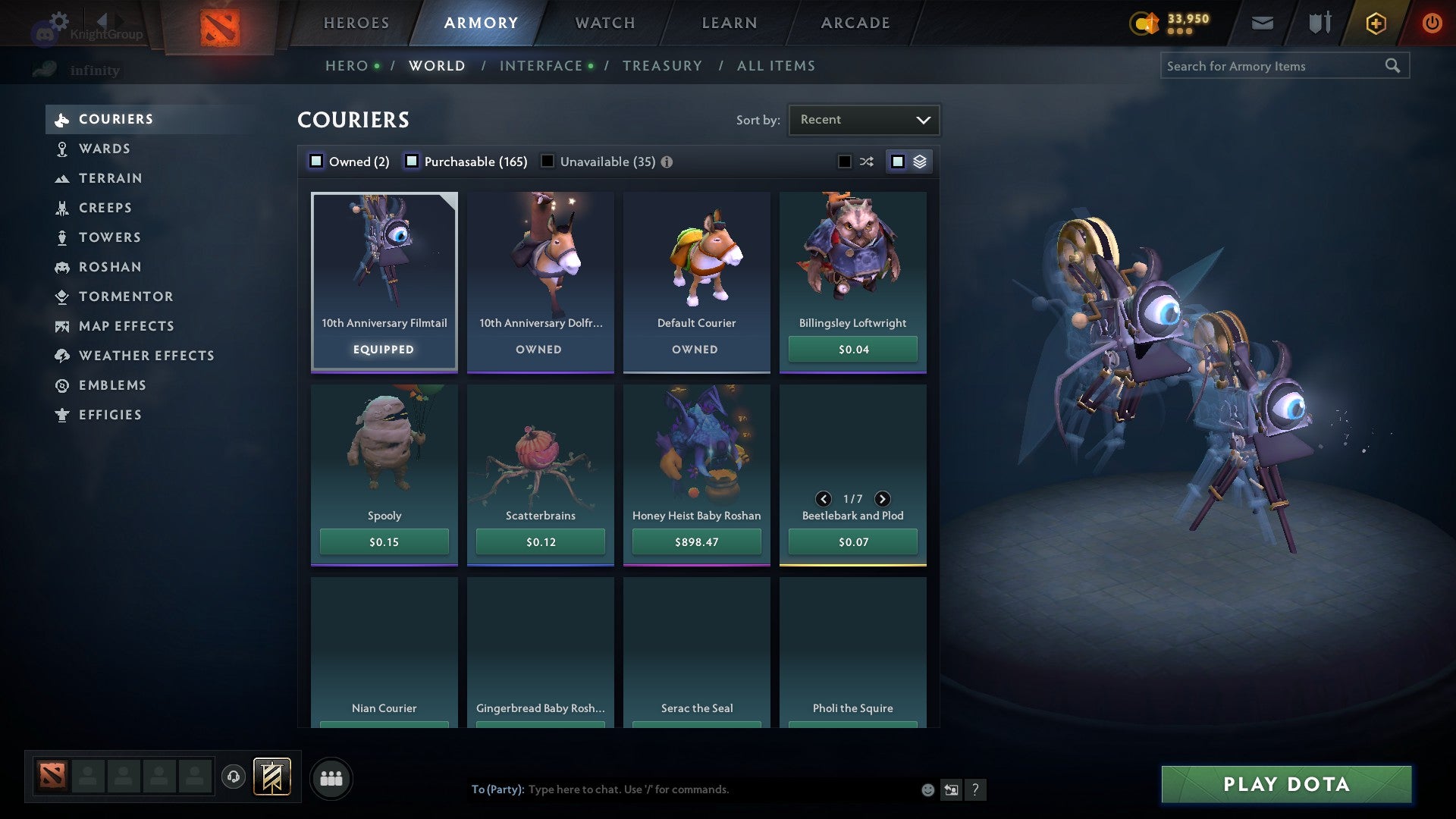Click the red power button icon
Image resolution: width=1456 pixels, height=819 pixels.
click(1433, 23)
